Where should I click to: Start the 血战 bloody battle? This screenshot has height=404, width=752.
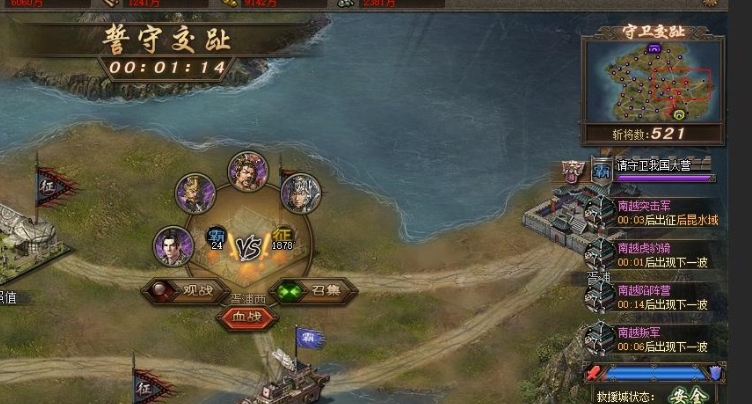tap(246, 317)
